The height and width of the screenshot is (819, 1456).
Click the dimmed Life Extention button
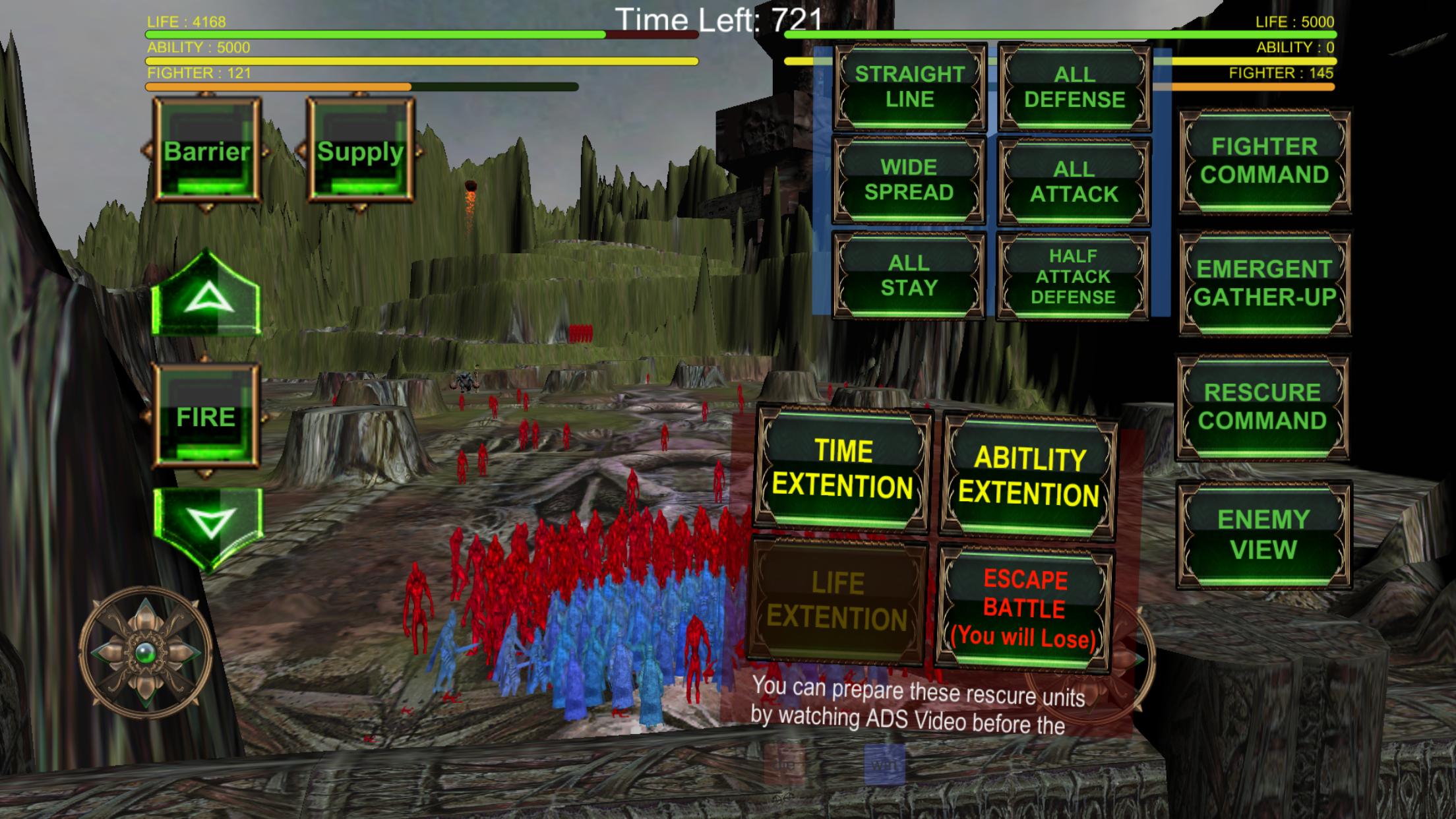click(837, 601)
